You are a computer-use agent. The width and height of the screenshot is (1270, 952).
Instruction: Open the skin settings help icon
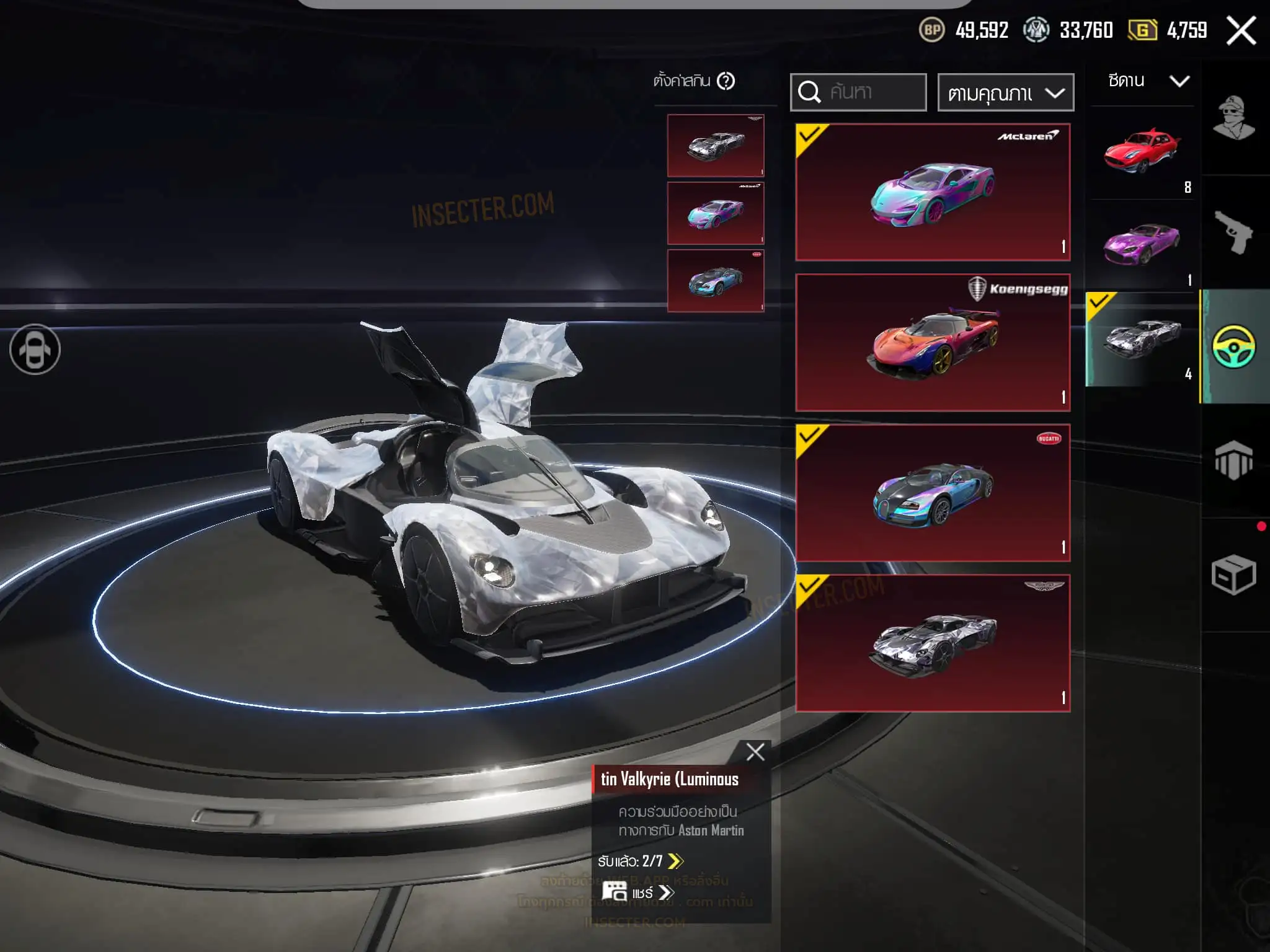[x=726, y=81]
